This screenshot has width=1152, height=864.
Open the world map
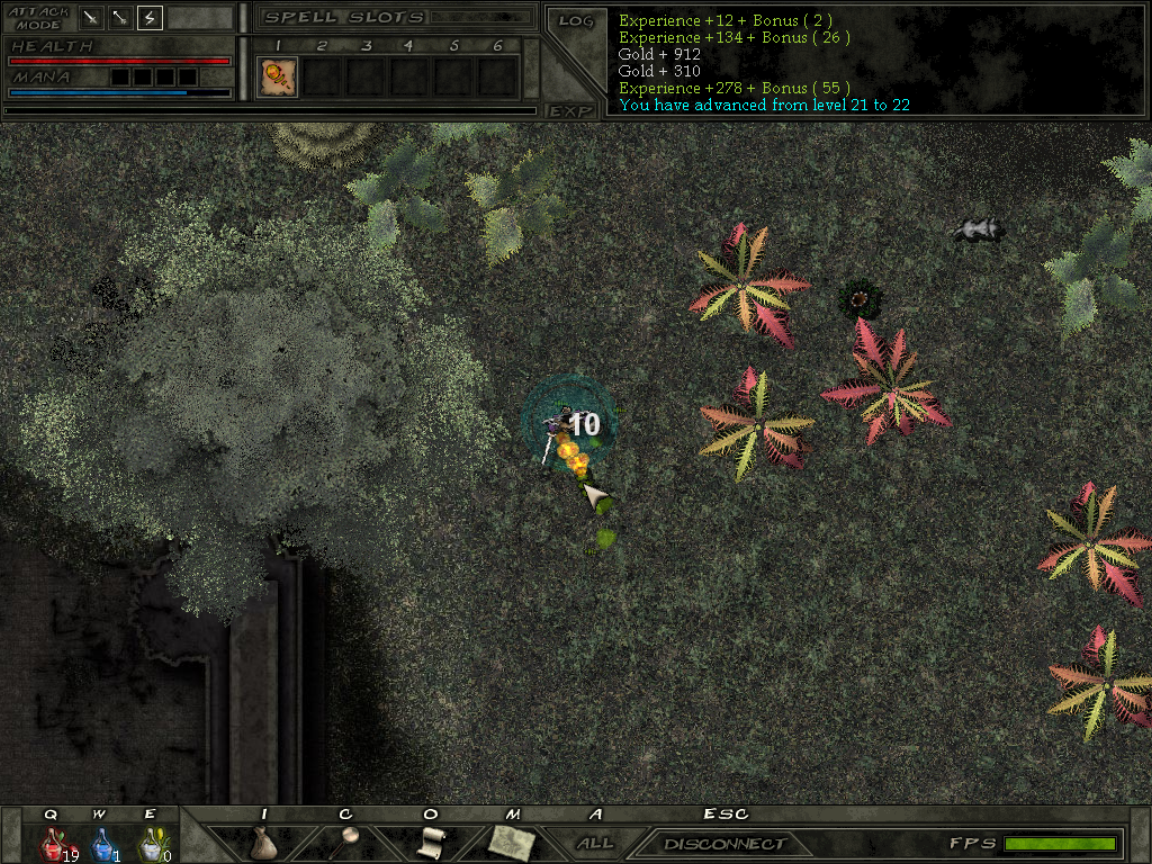(513, 842)
